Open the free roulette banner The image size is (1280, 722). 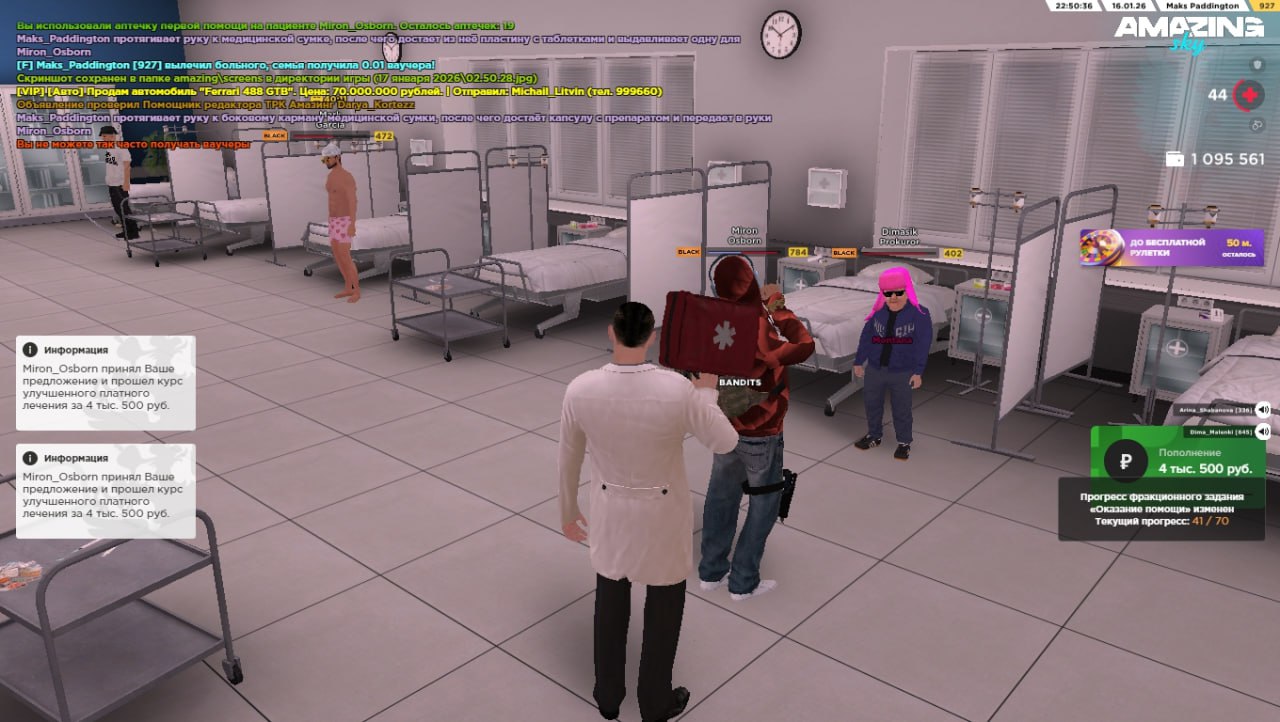(1171, 247)
